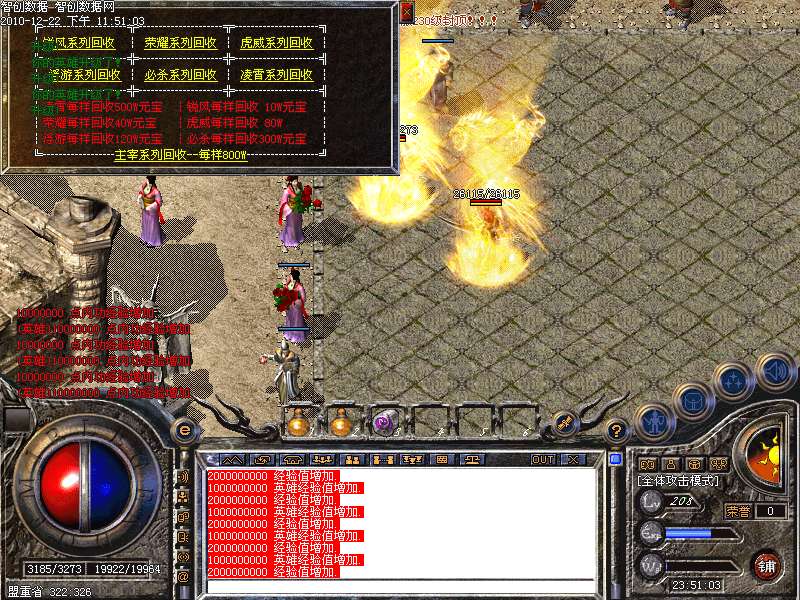
Task: Click the OUT button above the chat
Action: (543, 459)
